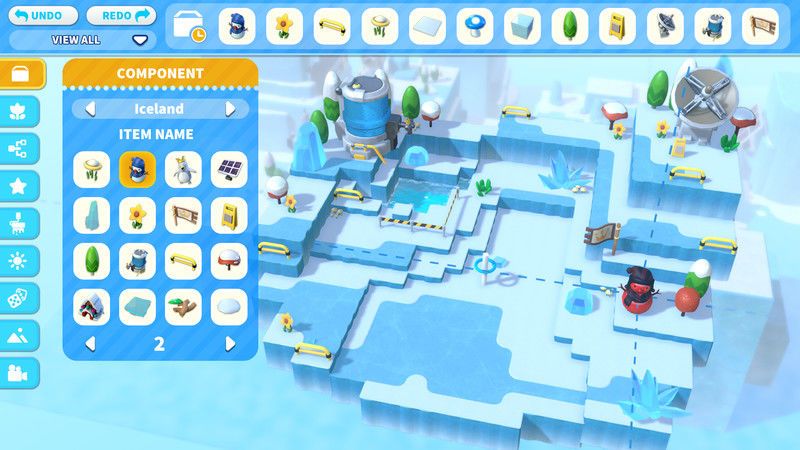The width and height of the screenshot is (800, 450).
Task: Pick the ice cube block from recent items
Action: point(522,26)
